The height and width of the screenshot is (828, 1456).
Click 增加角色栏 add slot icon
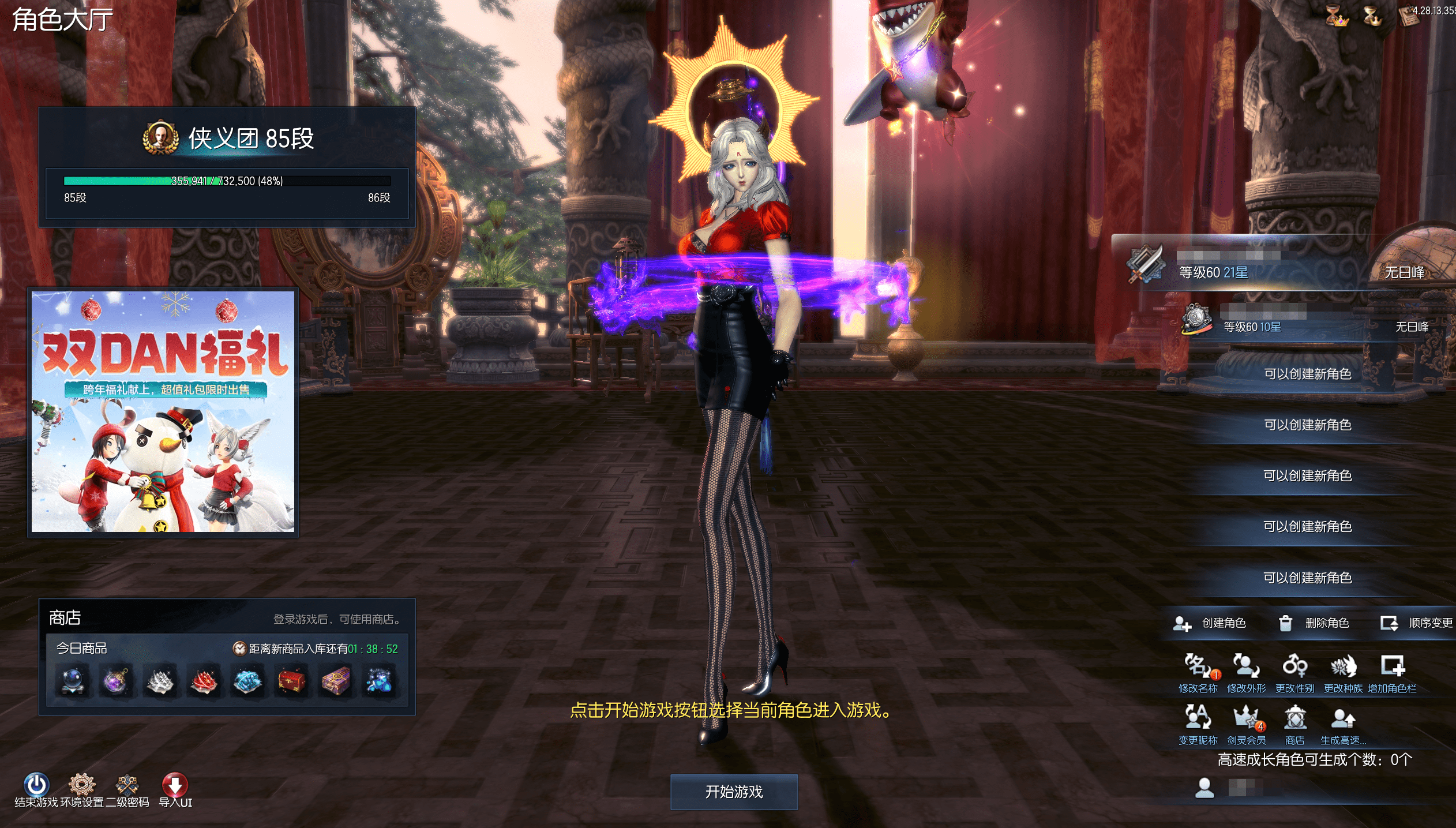1392,667
